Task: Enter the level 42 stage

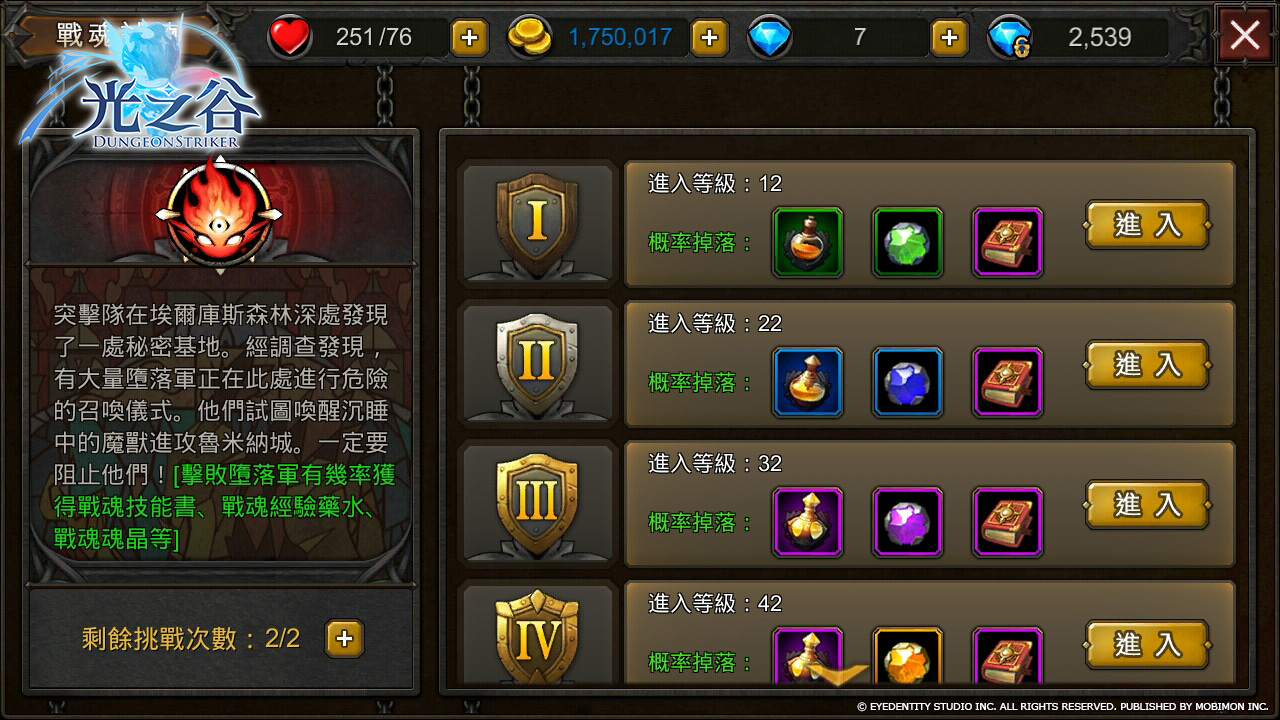Action: click(1147, 645)
